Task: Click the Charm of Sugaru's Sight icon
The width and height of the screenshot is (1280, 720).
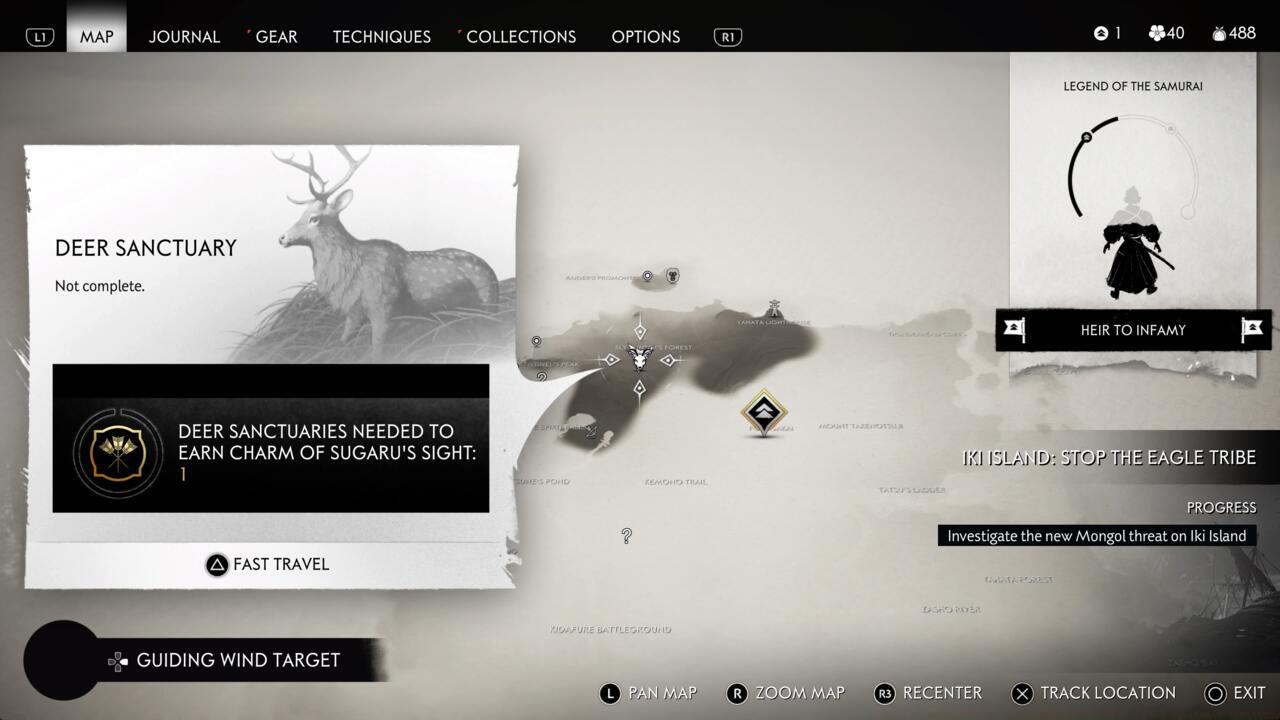Action: [x=118, y=452]
